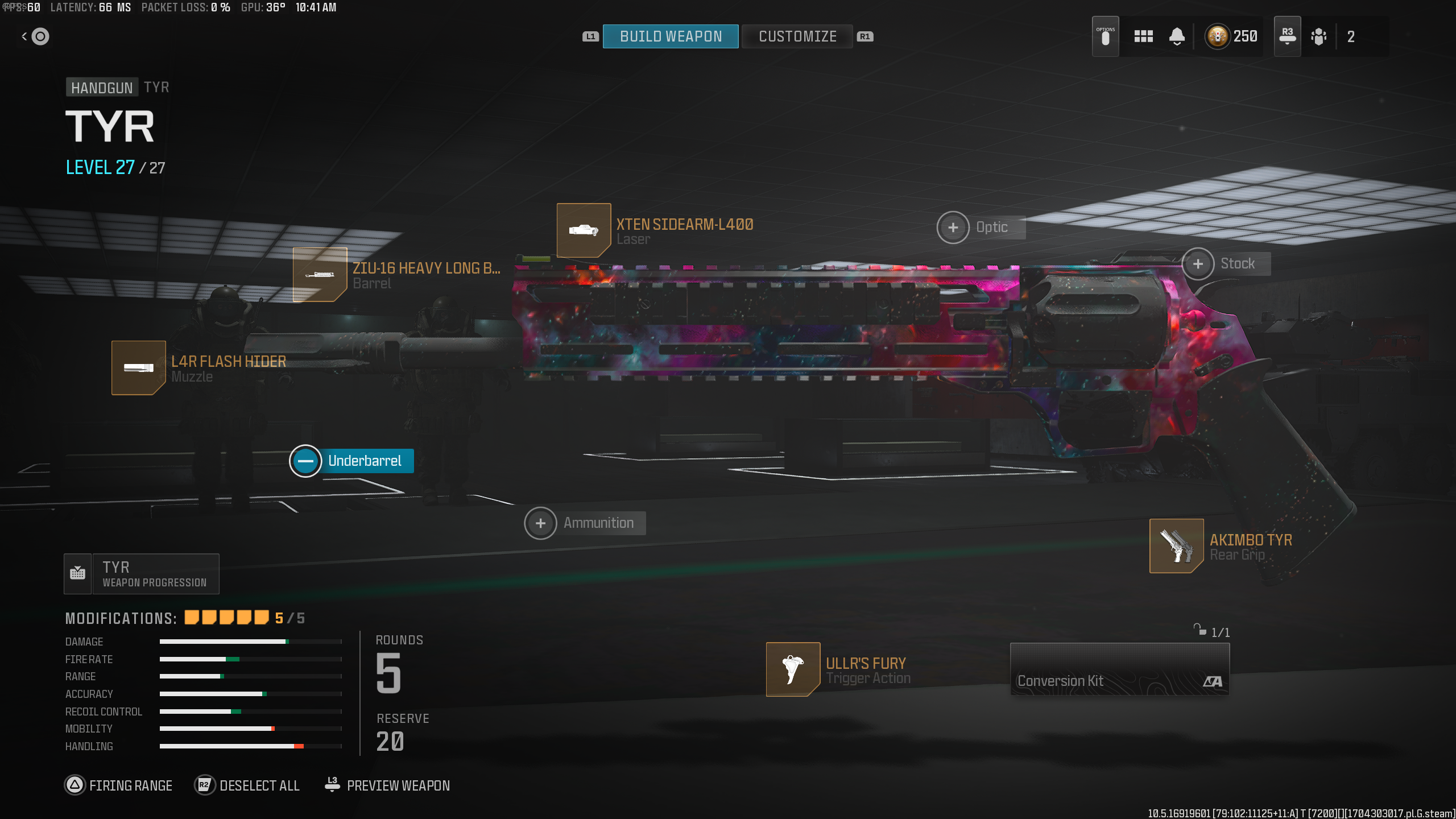Go back using the top-left arrow
The height and width of the screenshot is (819, 1456).
(x=35, y=36)
